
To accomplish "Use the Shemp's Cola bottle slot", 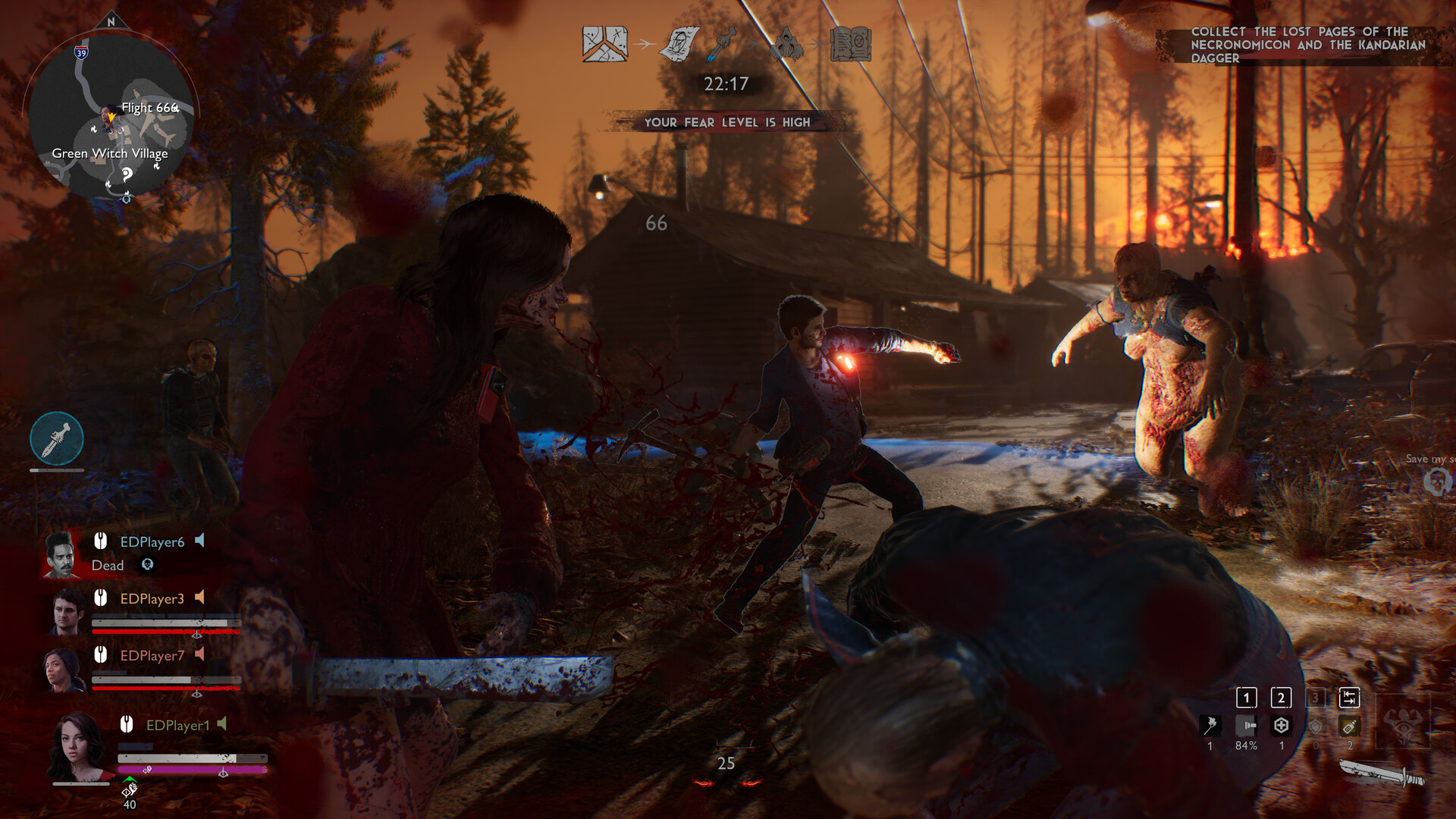I will (x=1350, y=726).
